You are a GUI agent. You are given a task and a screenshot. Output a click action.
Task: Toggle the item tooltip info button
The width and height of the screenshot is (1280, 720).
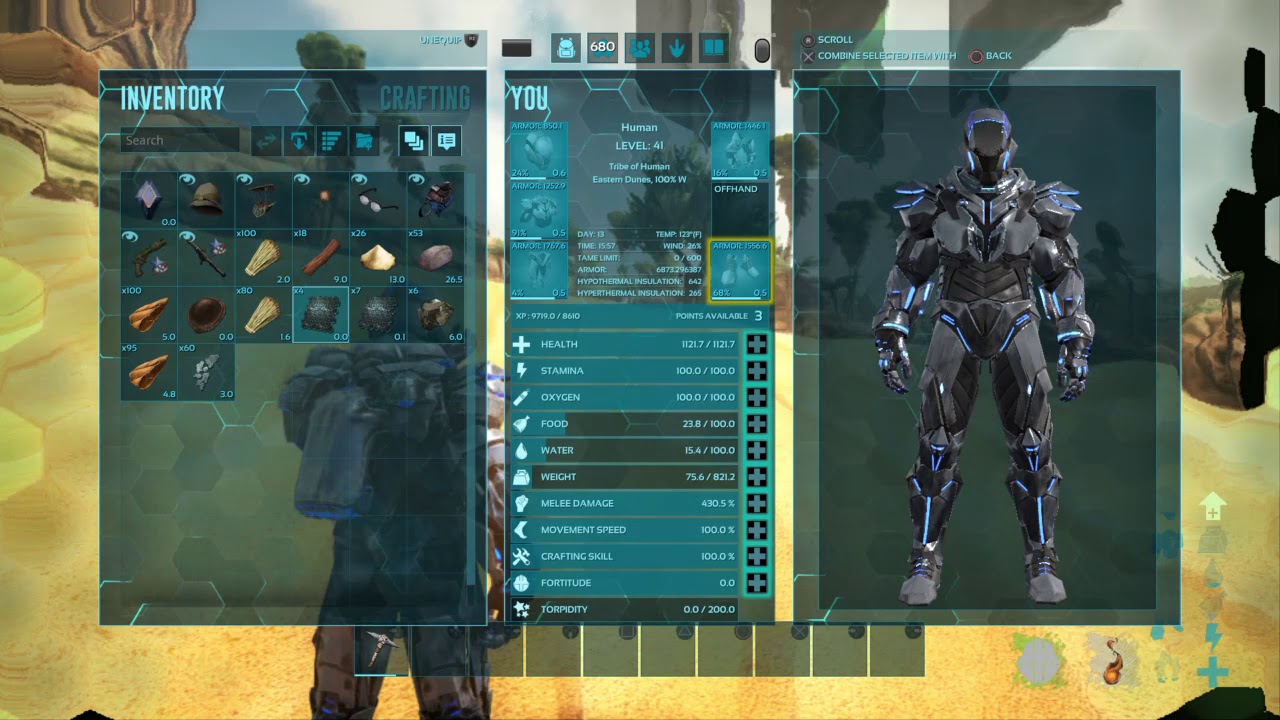click(x=447, y=141)
